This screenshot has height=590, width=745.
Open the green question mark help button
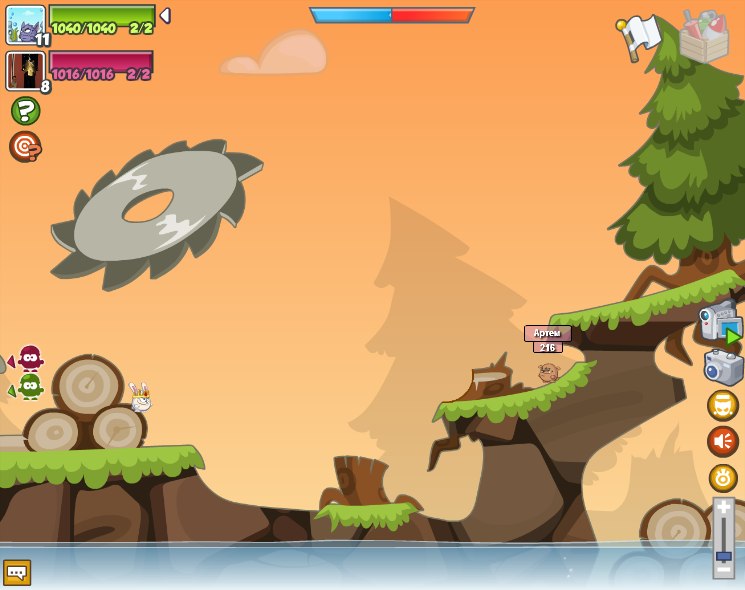[x=25, y=111]
